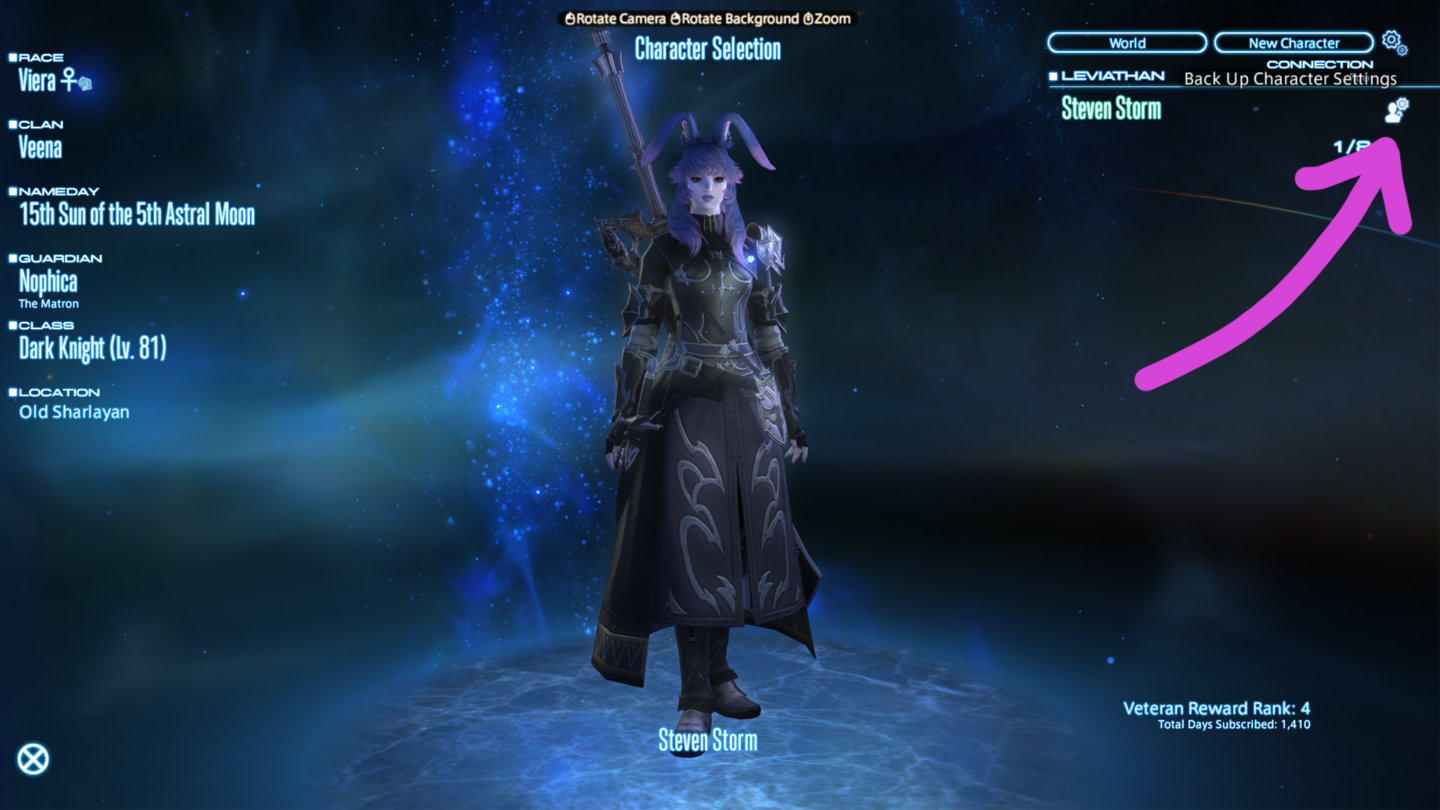Select Steven Storm in the character list
This screenshot has height=810, width=1440.
tap(1112, 109)
